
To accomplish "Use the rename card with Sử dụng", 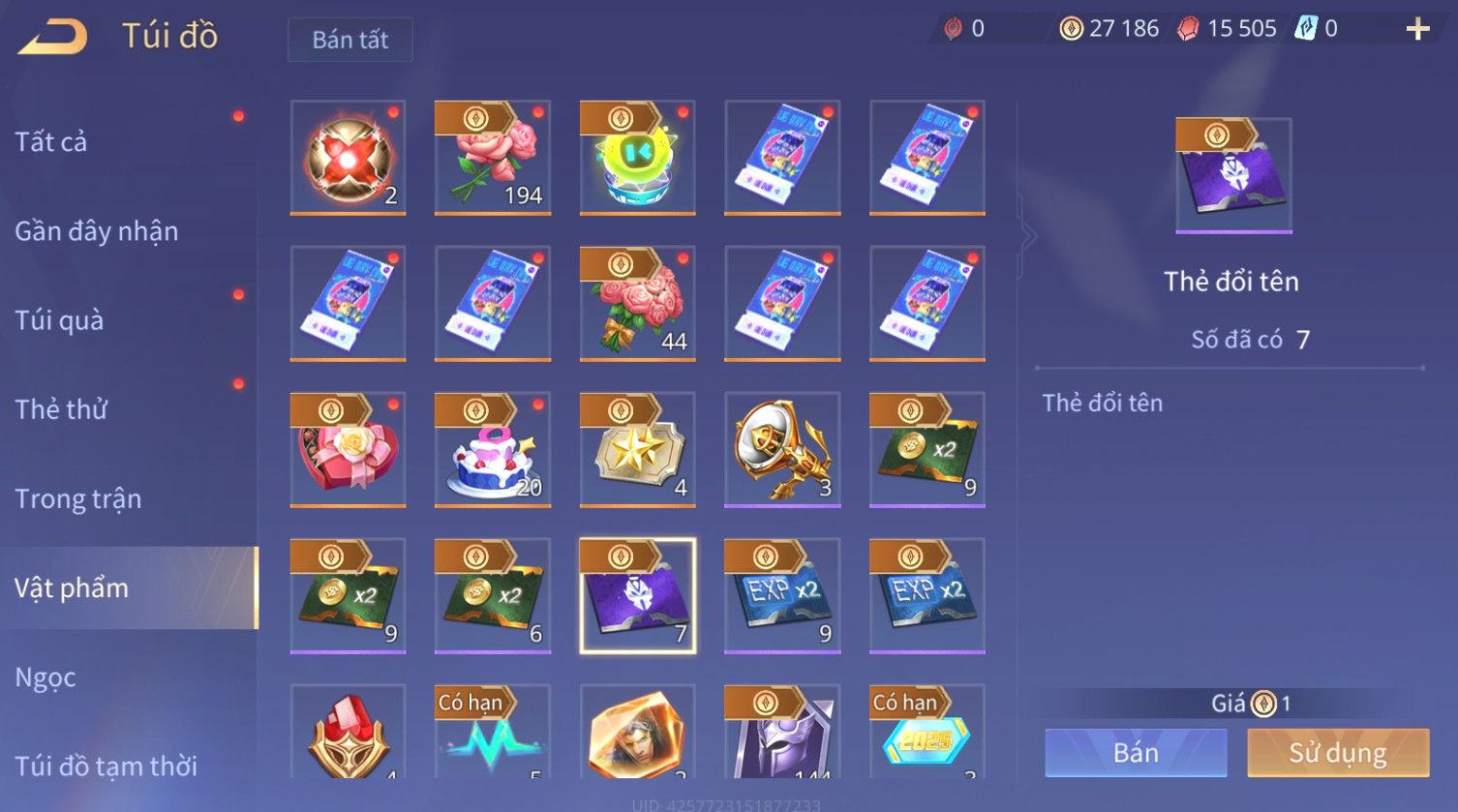I will point(1337,753).
